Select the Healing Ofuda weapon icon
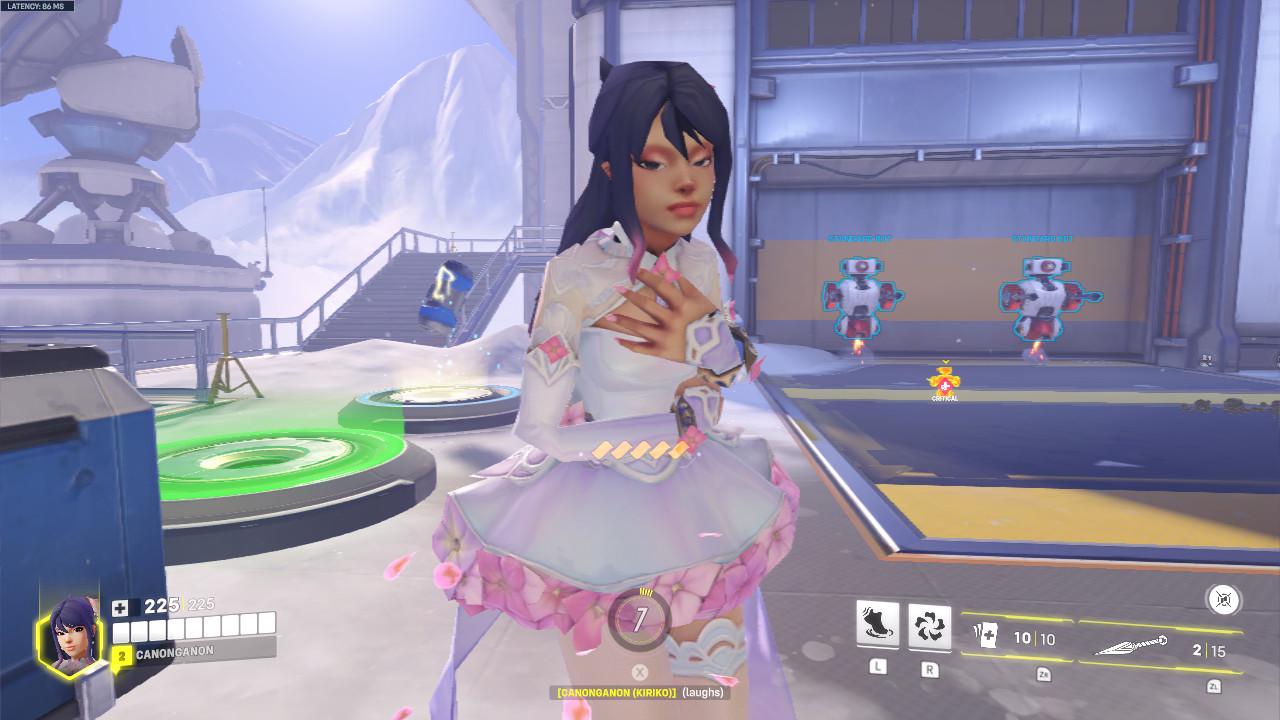The image size is (1280, 720). coord(984,637)
